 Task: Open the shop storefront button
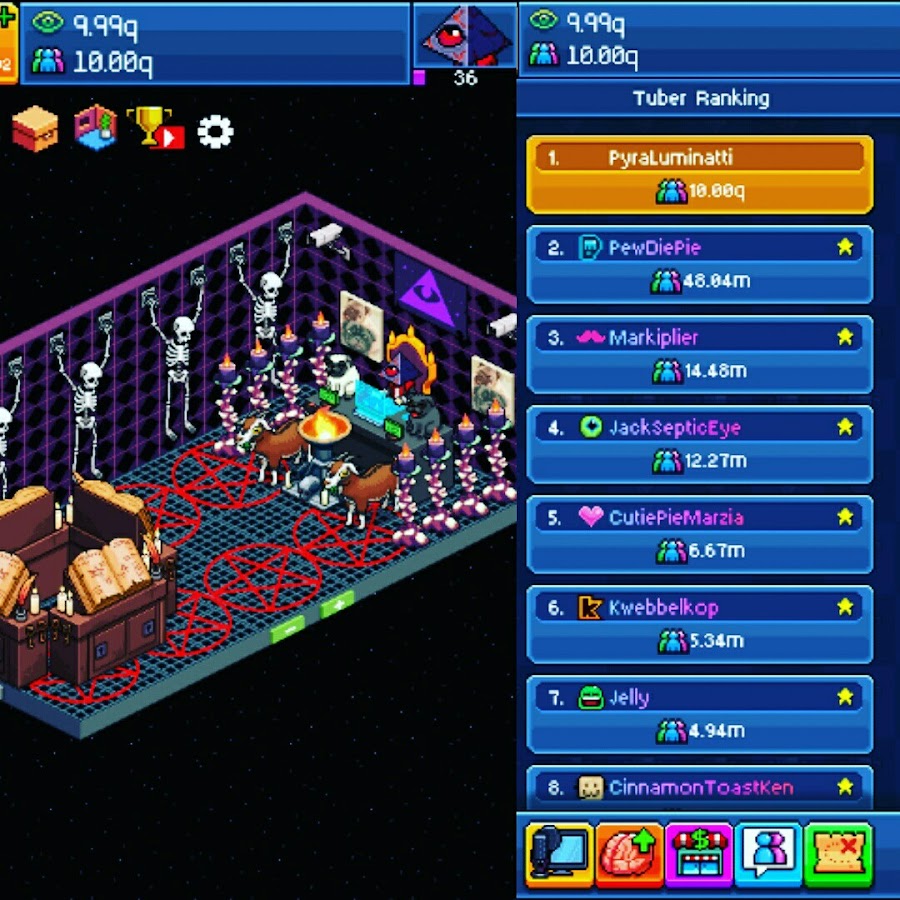coord(699,853)
